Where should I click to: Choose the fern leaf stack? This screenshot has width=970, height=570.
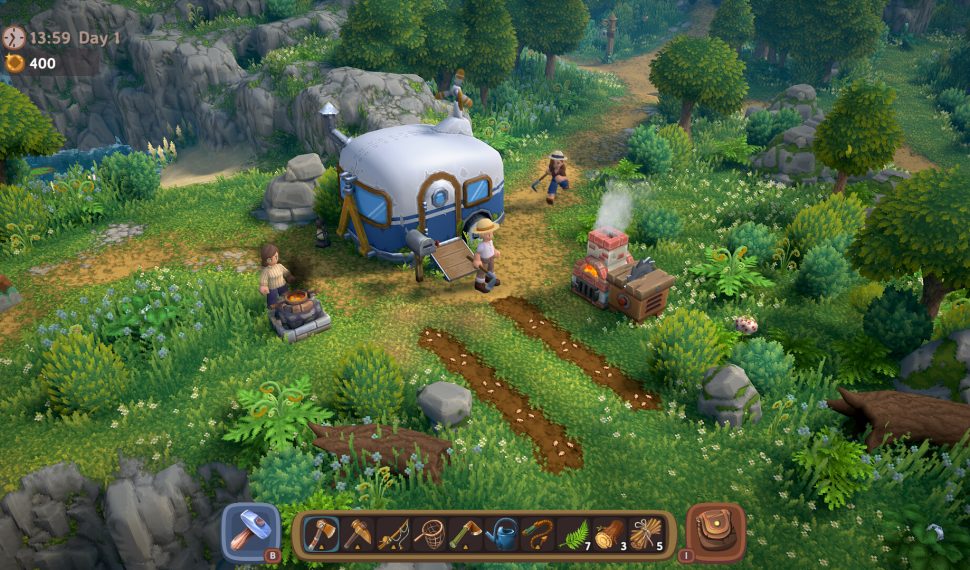[x=573, y=534]
